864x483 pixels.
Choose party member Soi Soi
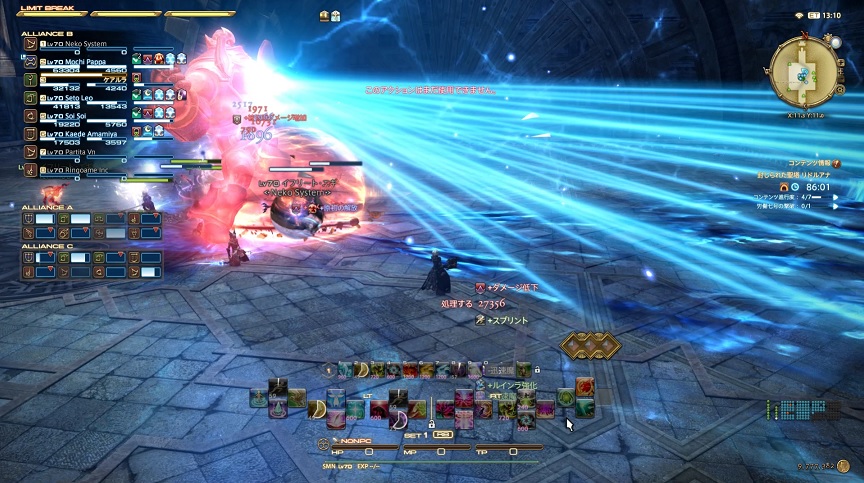72,116
